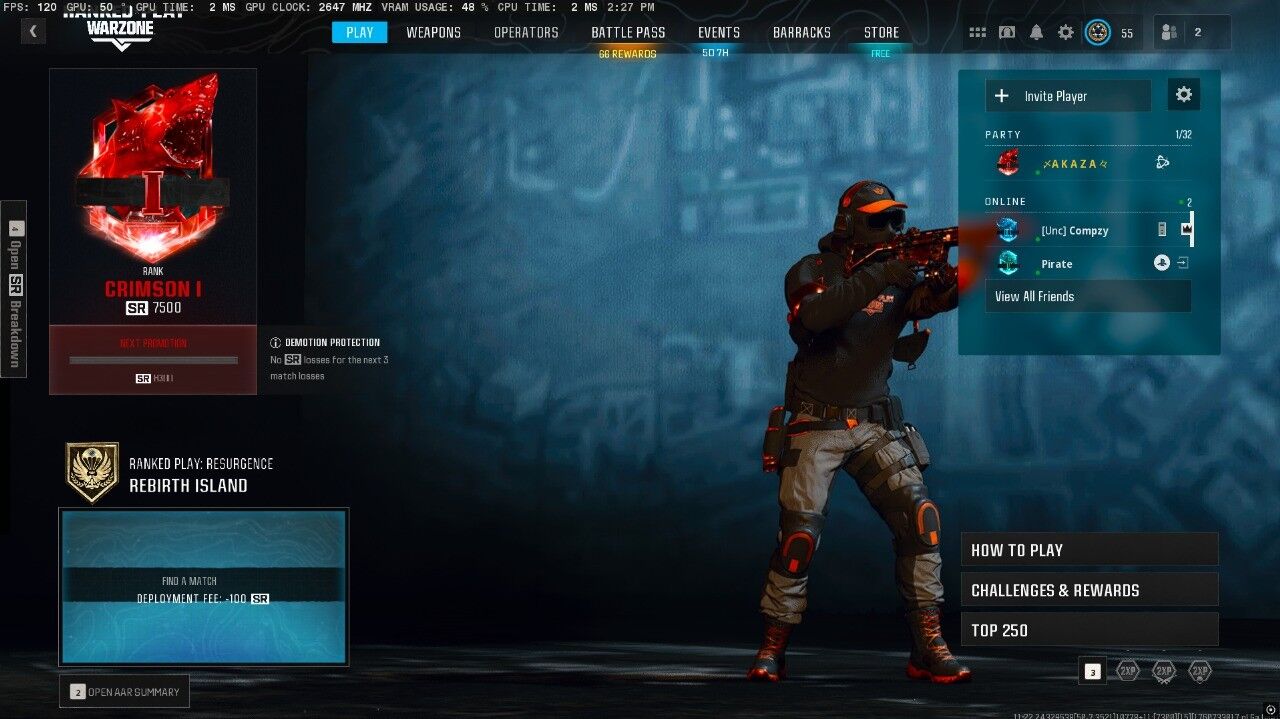1280x719 pixels.
Task: Select friend Compzy in the online list
Action: point(1074,231)
